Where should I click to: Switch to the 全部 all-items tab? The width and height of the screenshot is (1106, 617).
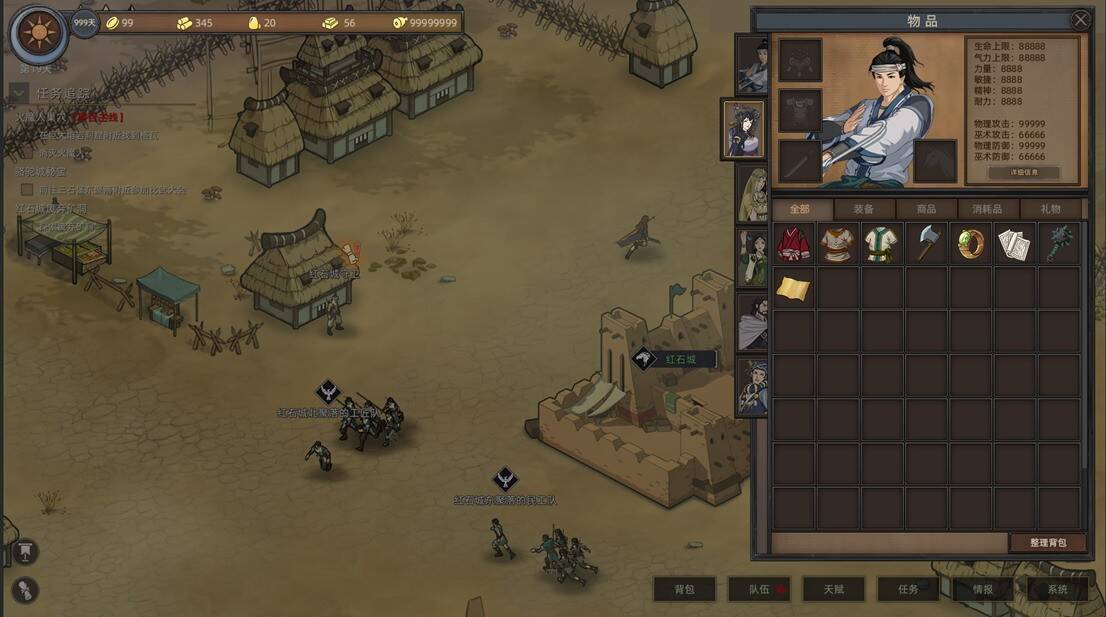(800, 209)
